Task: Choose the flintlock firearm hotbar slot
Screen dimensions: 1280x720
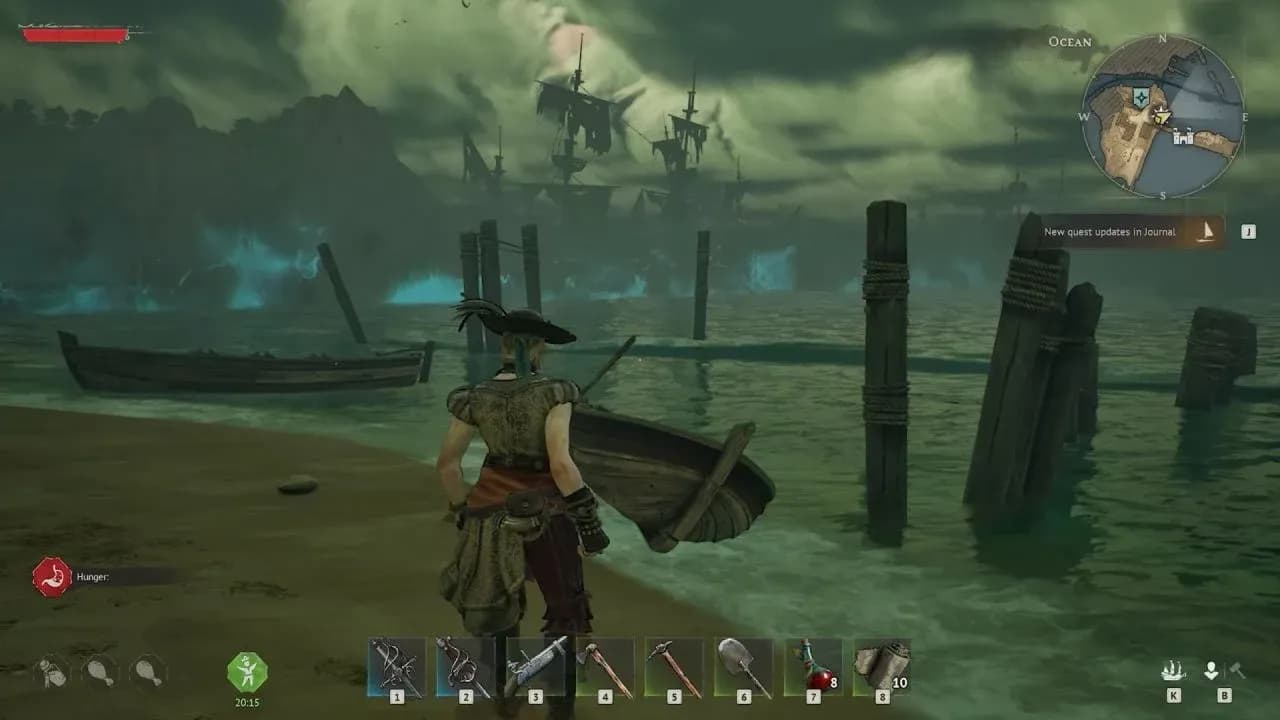Action: pyautogui.click(x=536, y=667)
